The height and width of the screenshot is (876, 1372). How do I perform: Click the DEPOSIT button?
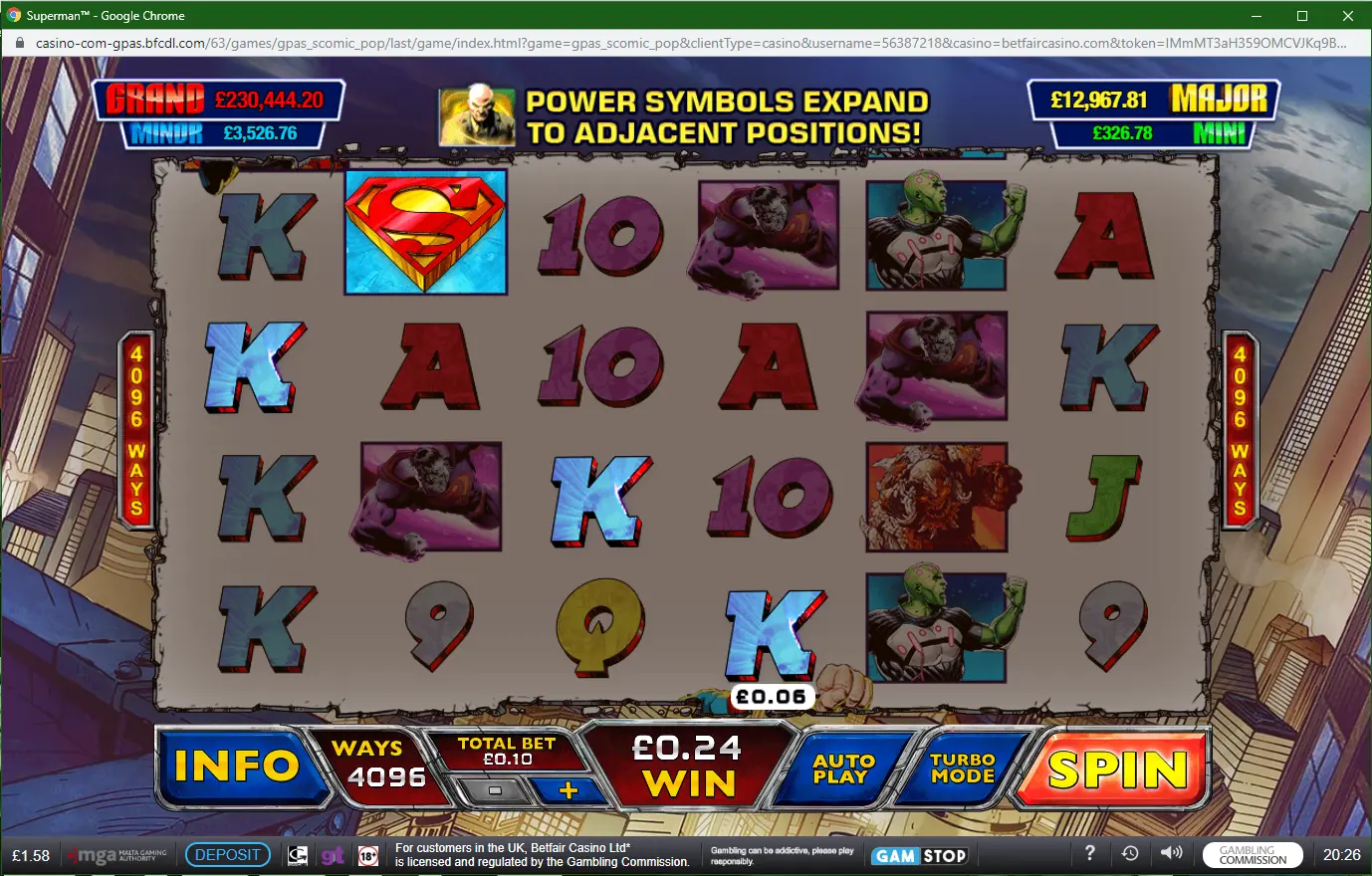coord(228,855)
